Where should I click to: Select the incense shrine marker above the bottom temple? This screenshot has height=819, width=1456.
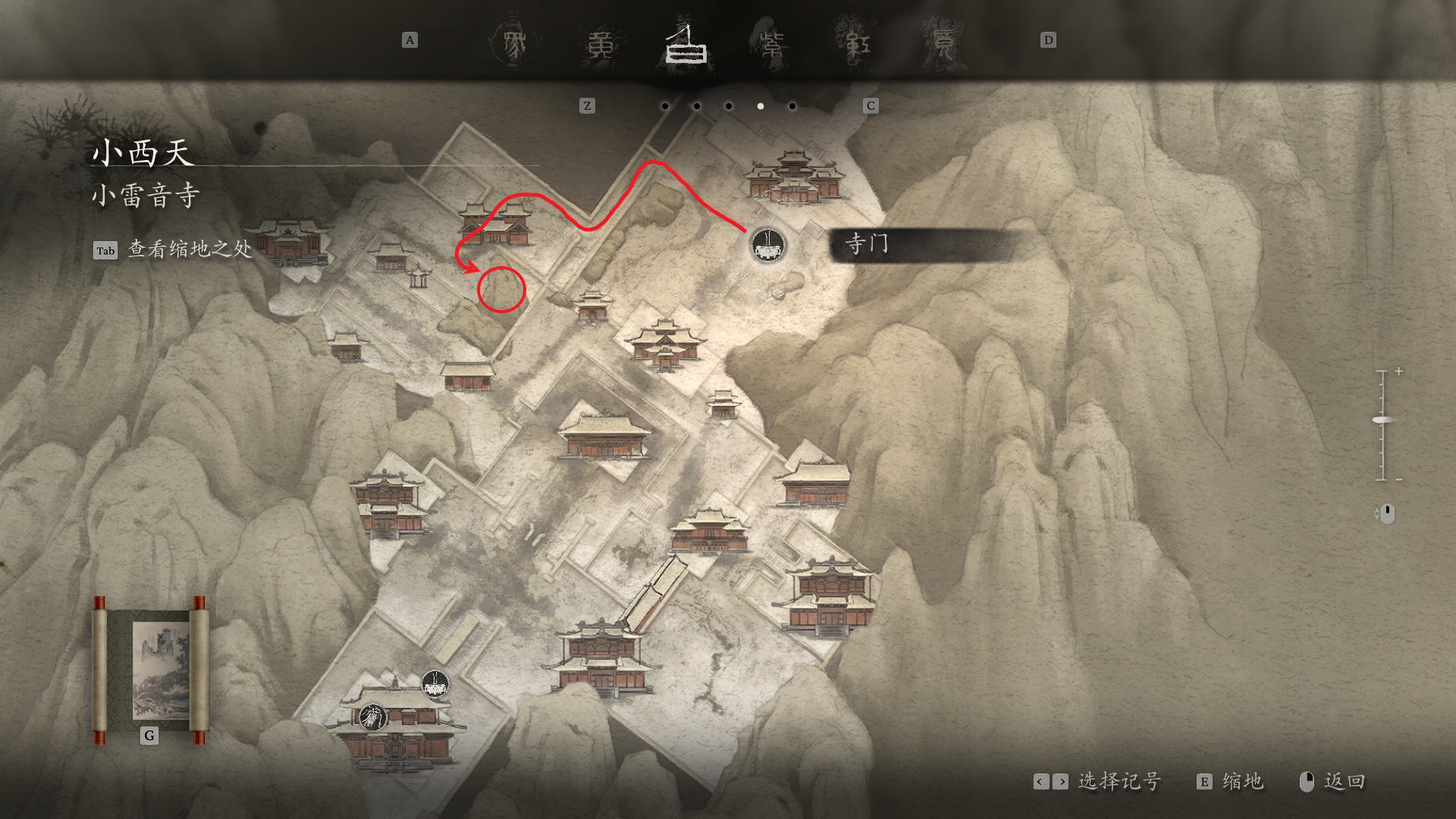pyautogui.click(x=435, y=685)
